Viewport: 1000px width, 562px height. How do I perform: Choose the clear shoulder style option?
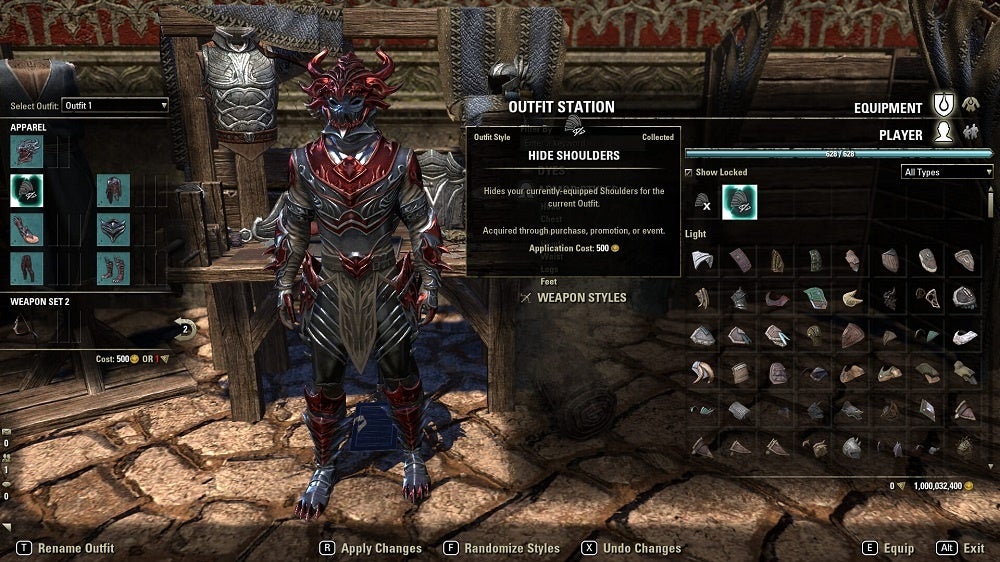point(703,203)
